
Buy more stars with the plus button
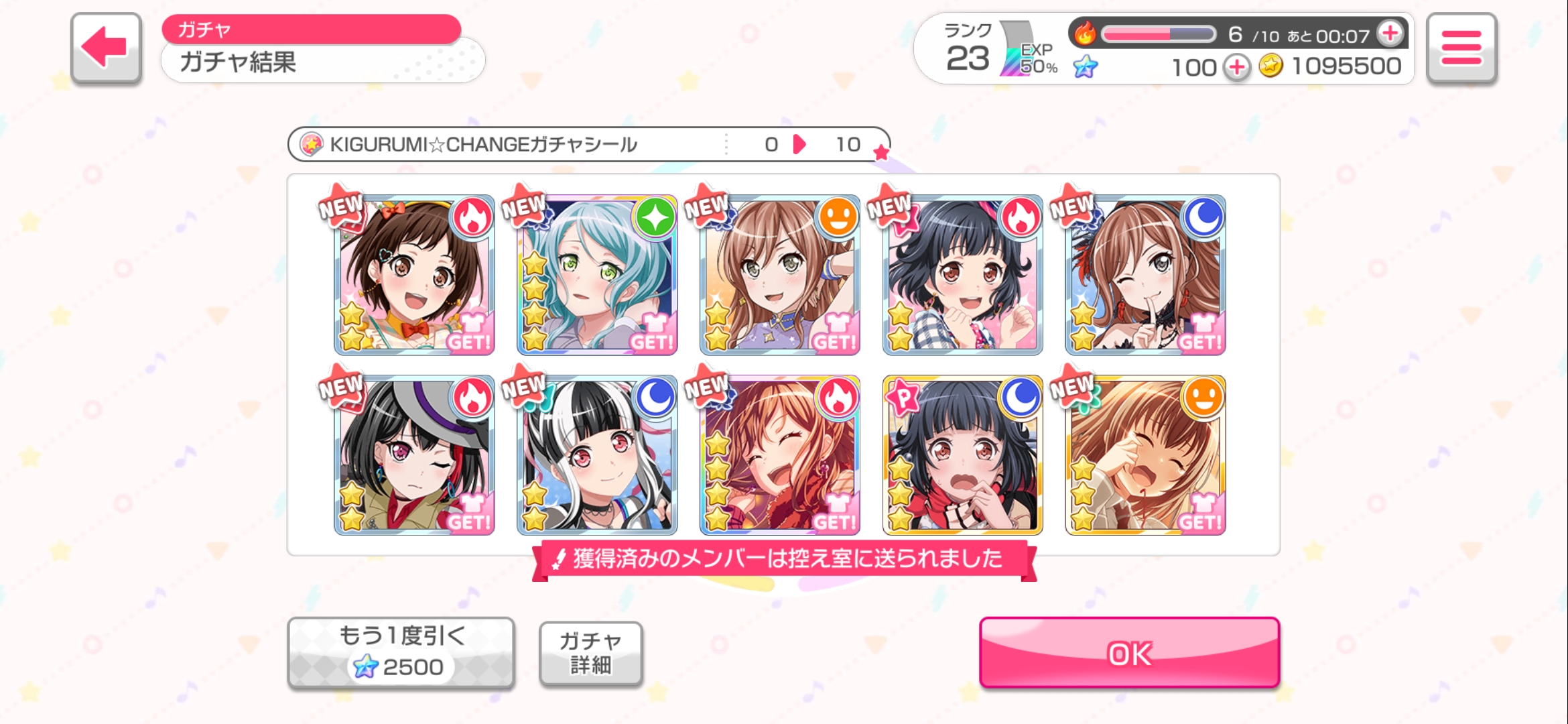tap(1237, 67)
